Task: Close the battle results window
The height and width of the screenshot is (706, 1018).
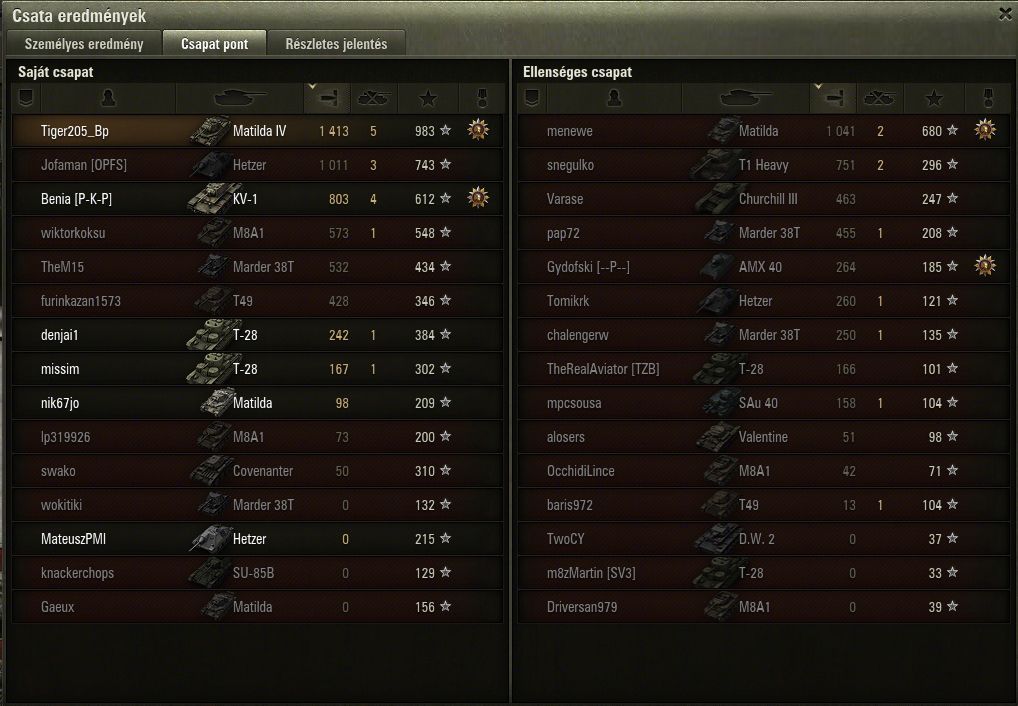Action: click(x=1005, y=14)
